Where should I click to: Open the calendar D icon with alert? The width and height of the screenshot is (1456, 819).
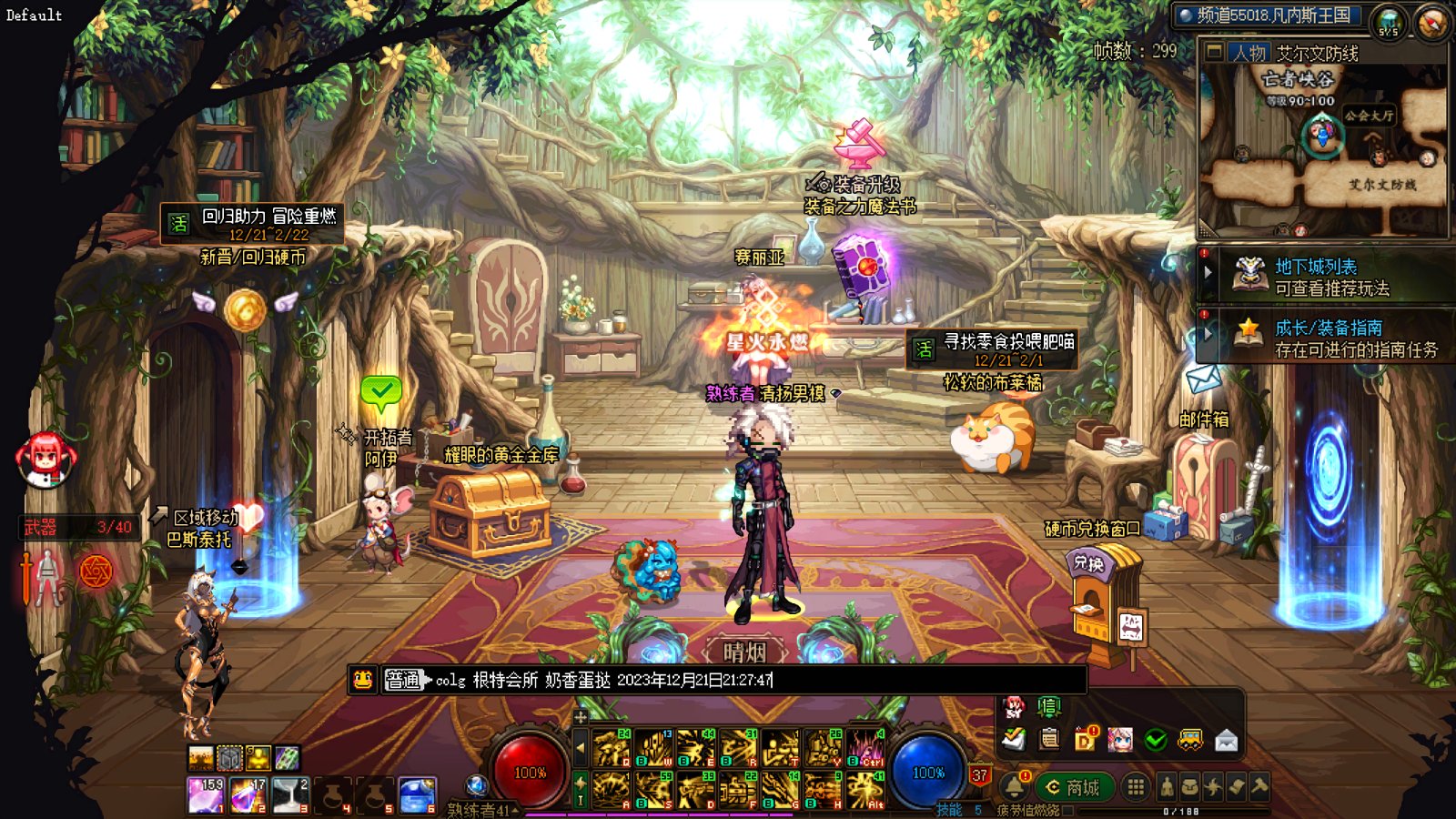(1085, 740)
